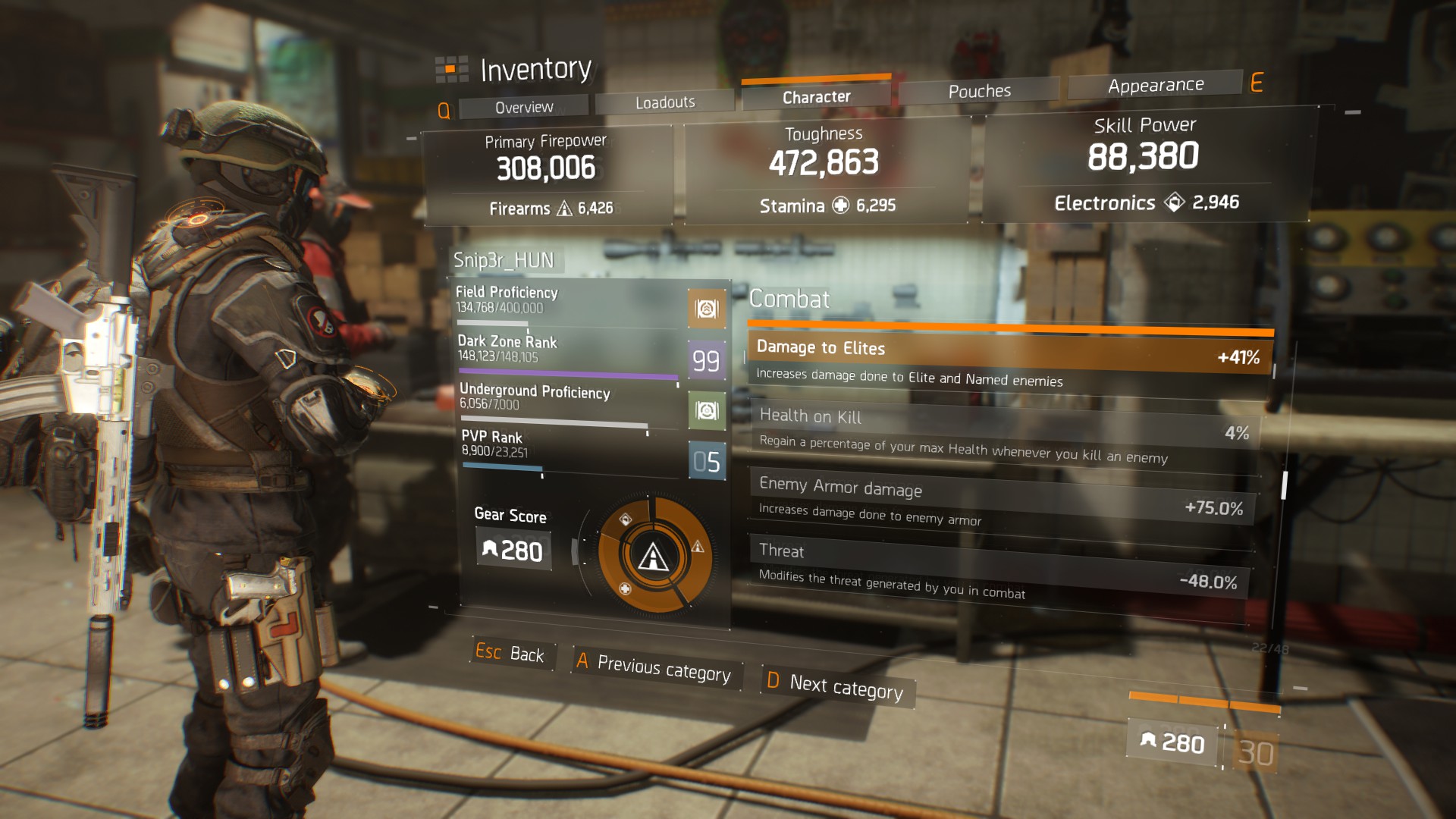
Task: Go to the Appearance tab
Action: tap(1155, 85)
